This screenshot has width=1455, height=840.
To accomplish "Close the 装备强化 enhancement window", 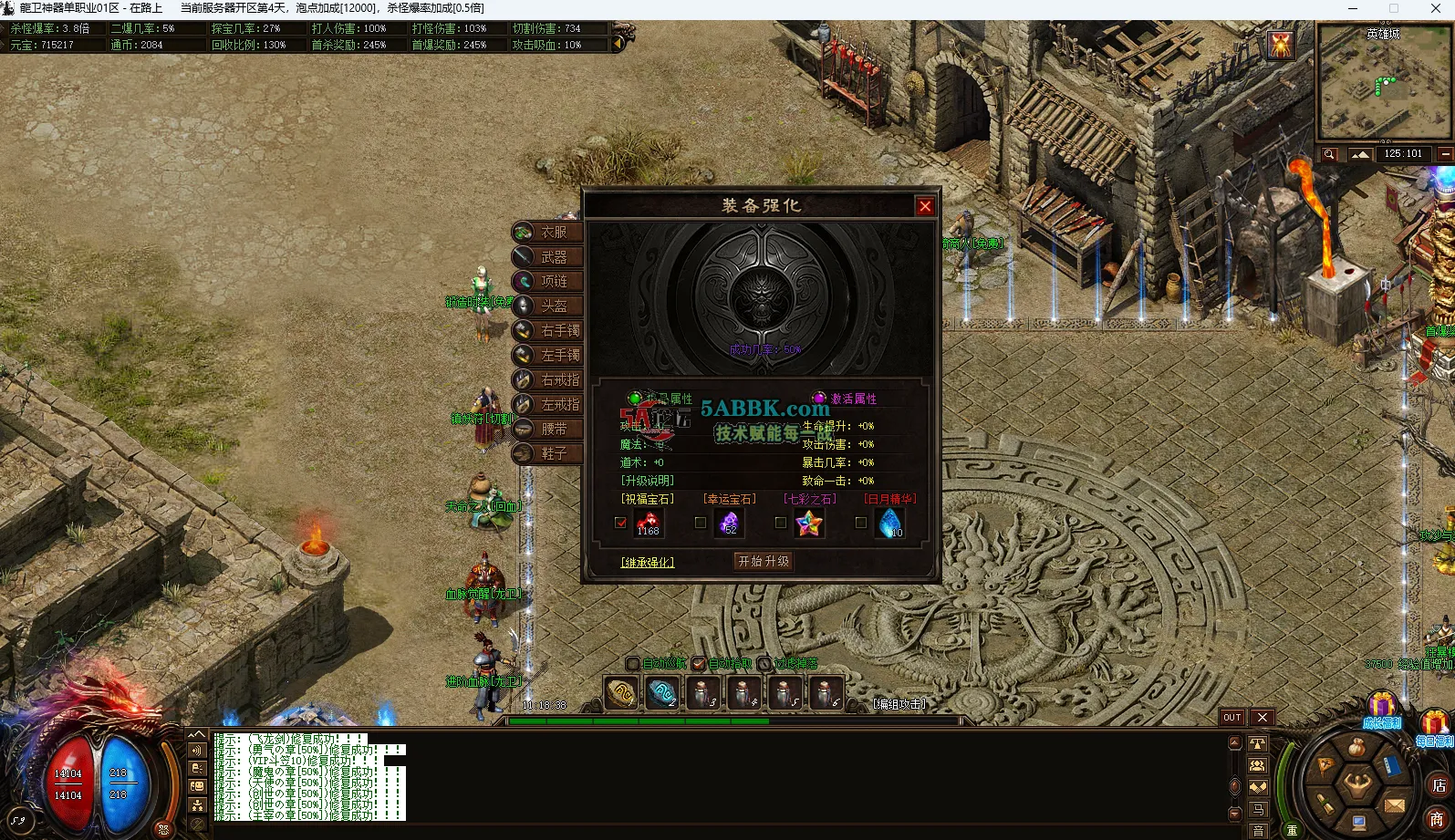I will coord(925,206).
